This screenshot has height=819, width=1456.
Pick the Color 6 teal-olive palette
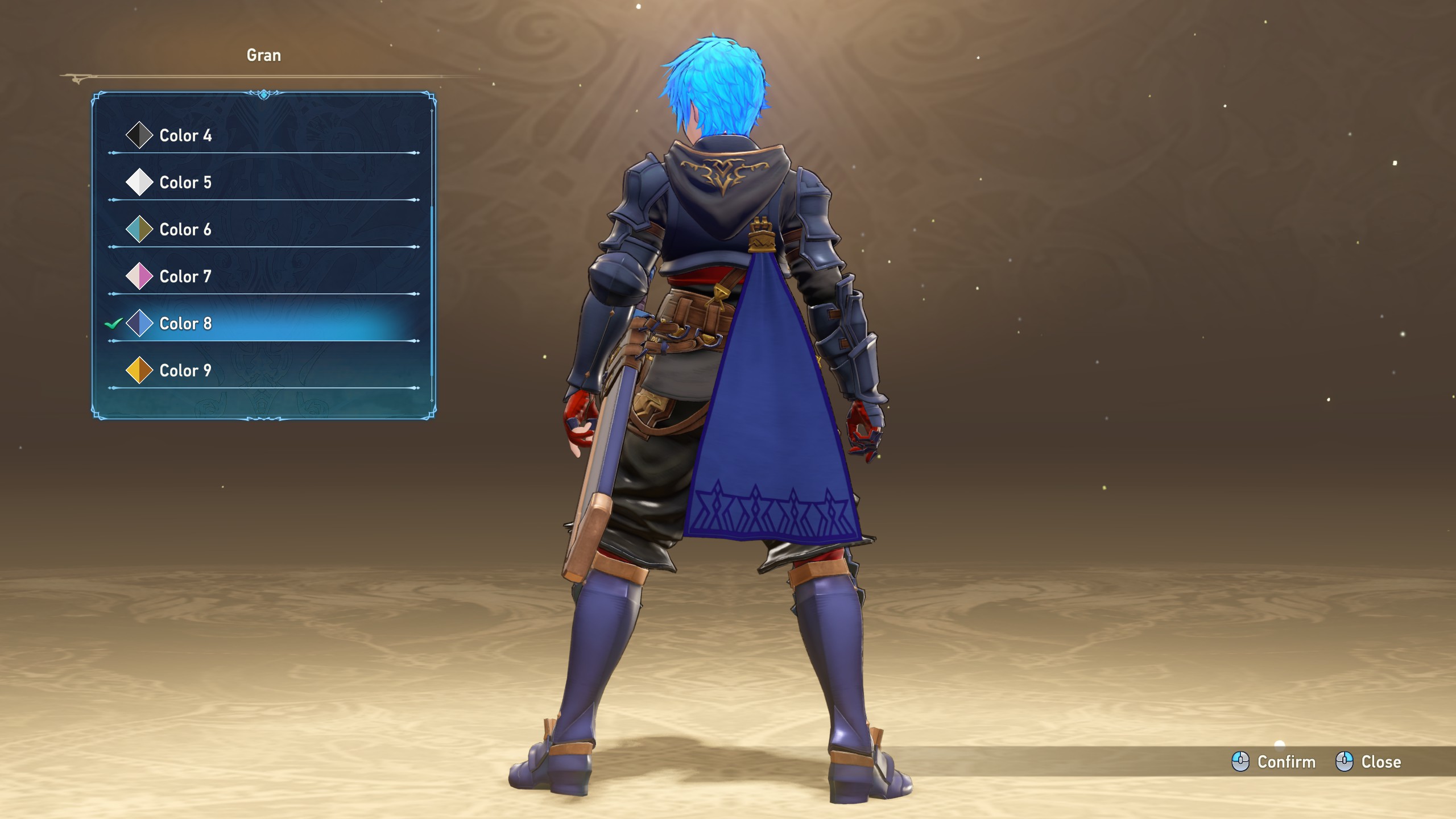coord(185,230)
